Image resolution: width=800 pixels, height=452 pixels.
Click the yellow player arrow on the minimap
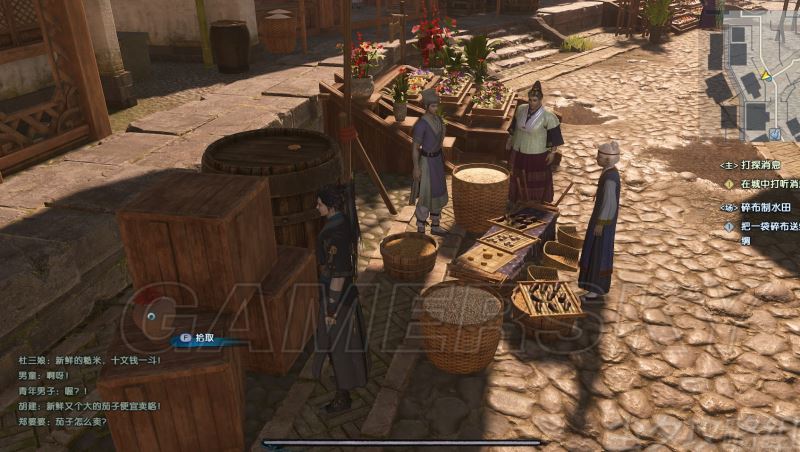[x=766, y=74]
